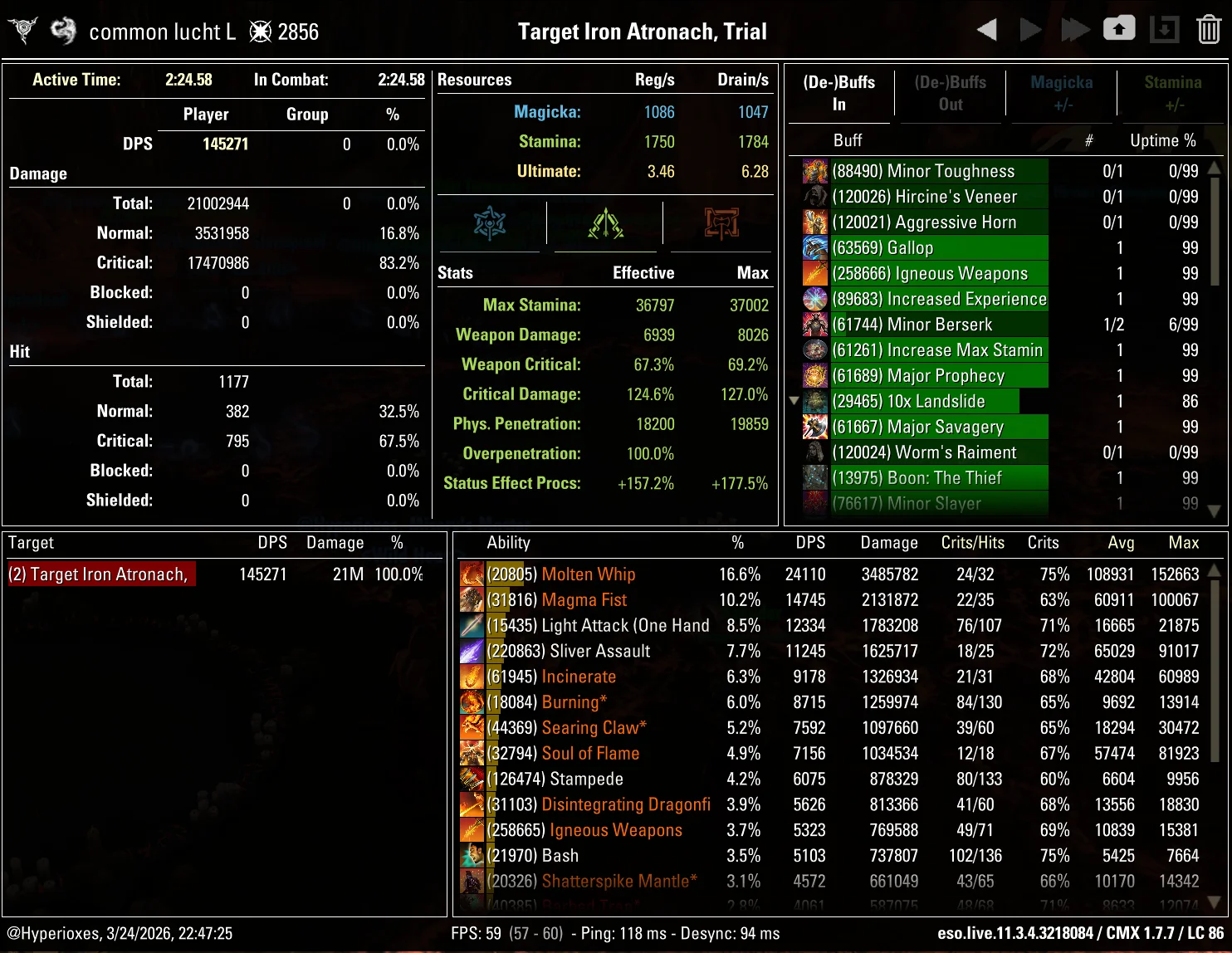1232x953 pixels.
Task: Skip to latest fight with double arrow
Action: tap(1075, 27)
